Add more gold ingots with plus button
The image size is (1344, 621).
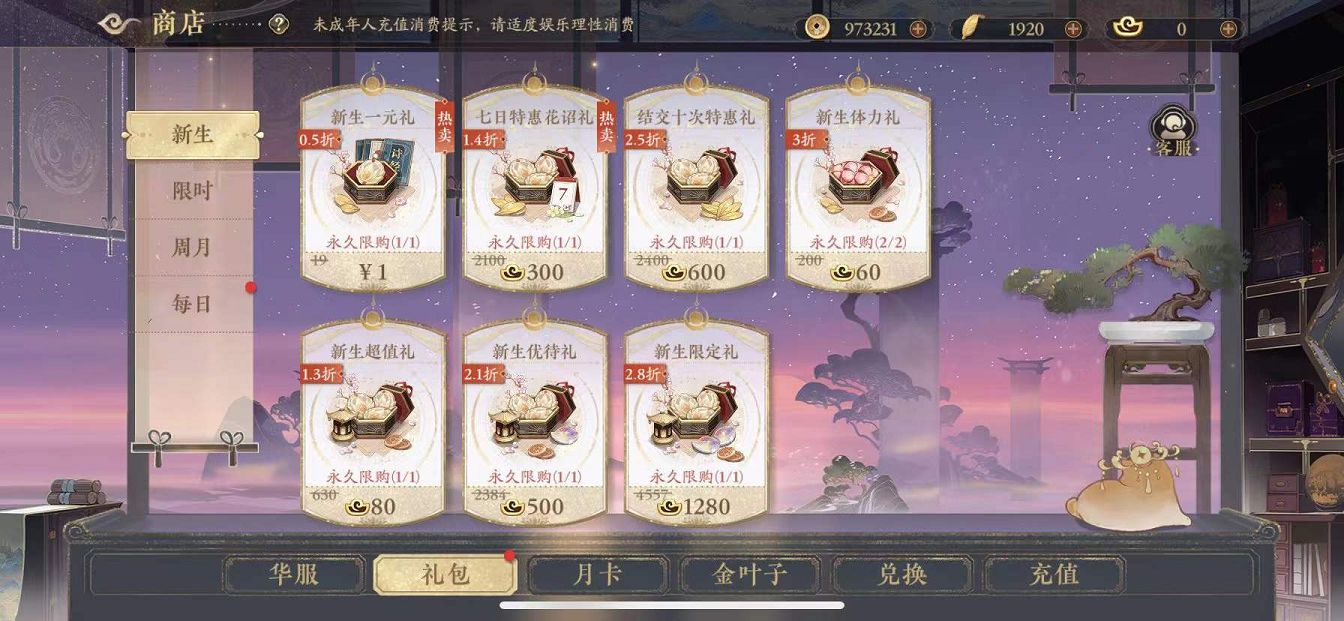1228,29
